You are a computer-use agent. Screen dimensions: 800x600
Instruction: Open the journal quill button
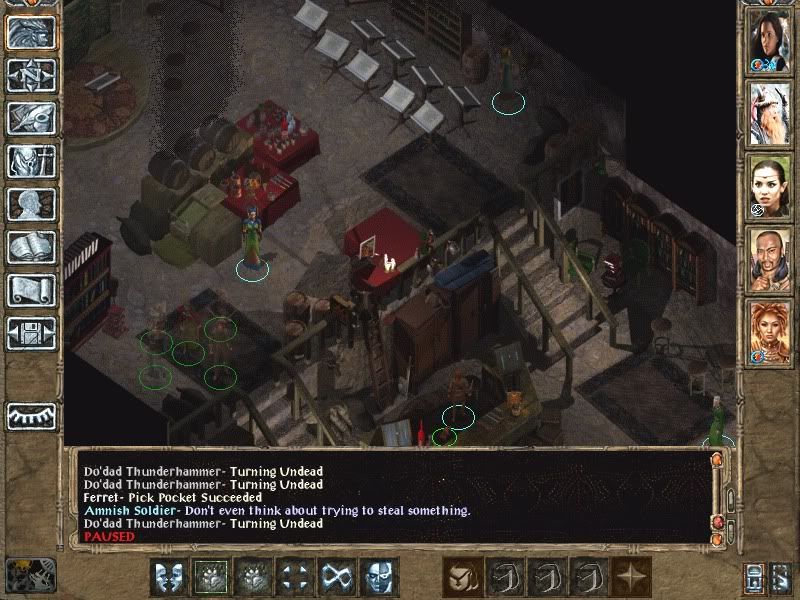(x=31, y=118)
